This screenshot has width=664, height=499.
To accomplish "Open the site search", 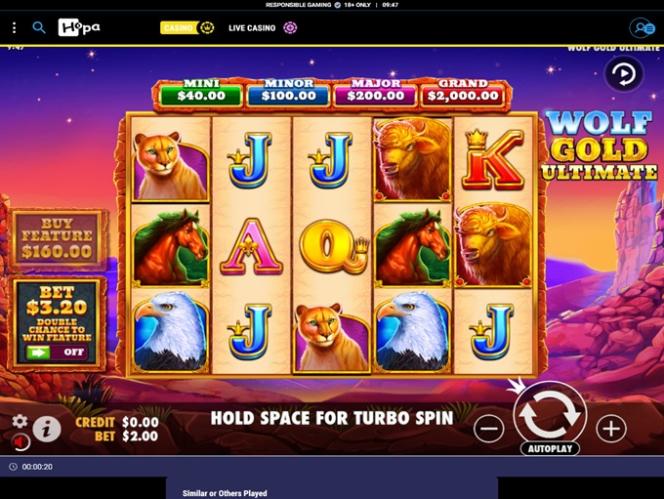I will click(x=39, y=28).
